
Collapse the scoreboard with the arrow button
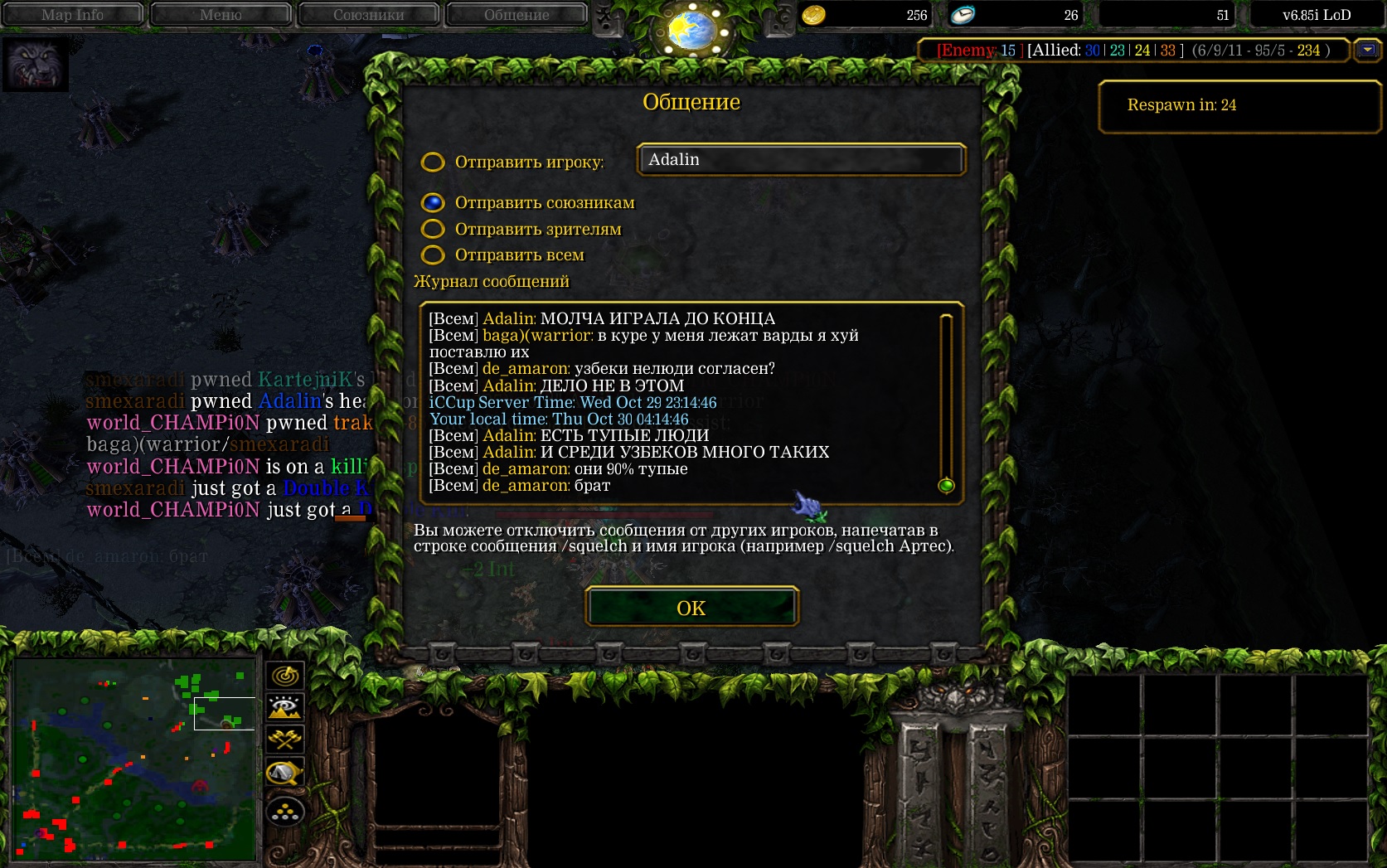coord(1366,51)
